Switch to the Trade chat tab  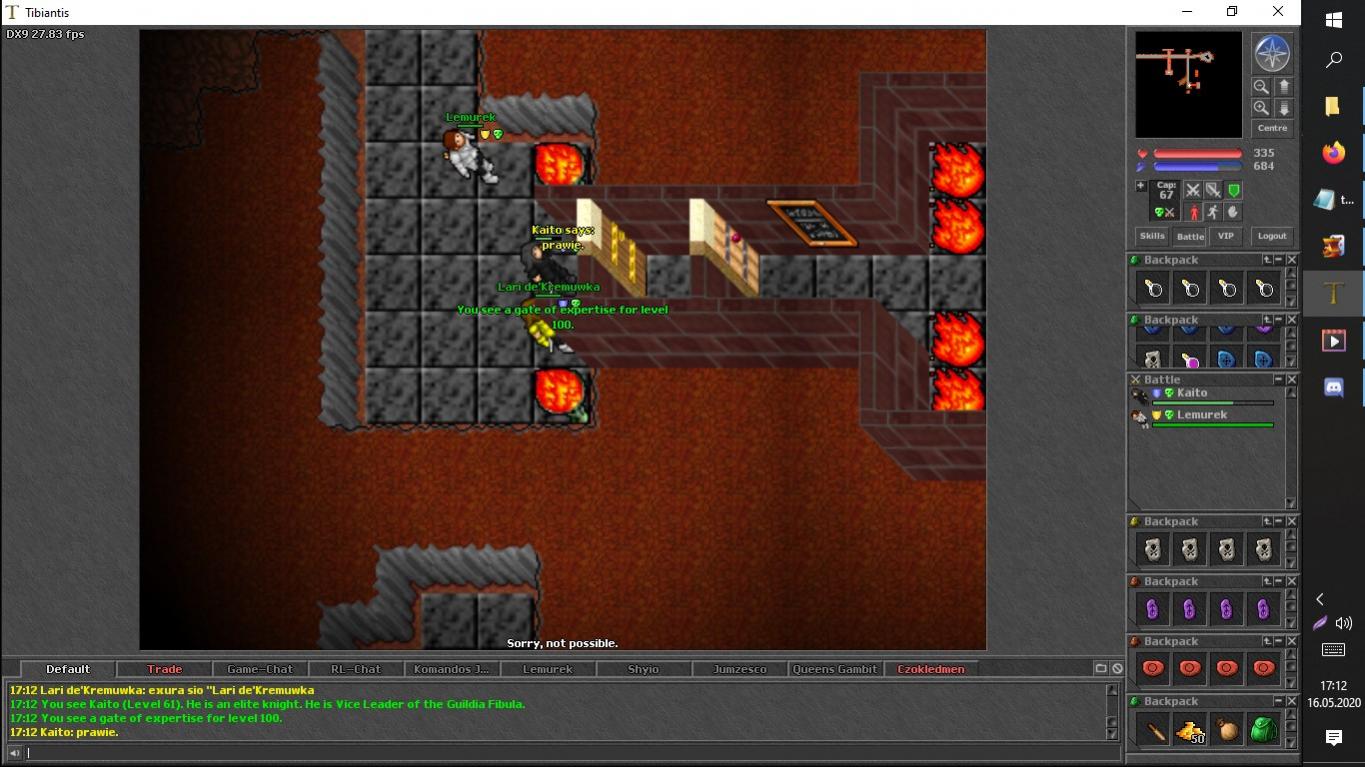[164, 669]
